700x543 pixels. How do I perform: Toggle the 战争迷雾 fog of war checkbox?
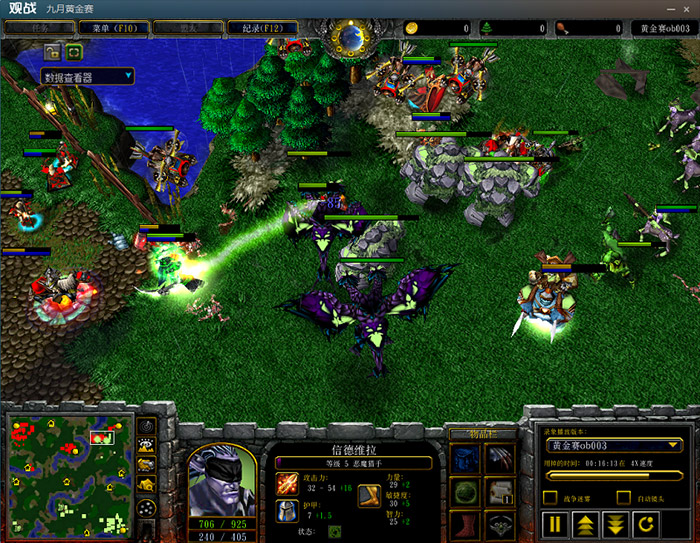coord(550,497)
